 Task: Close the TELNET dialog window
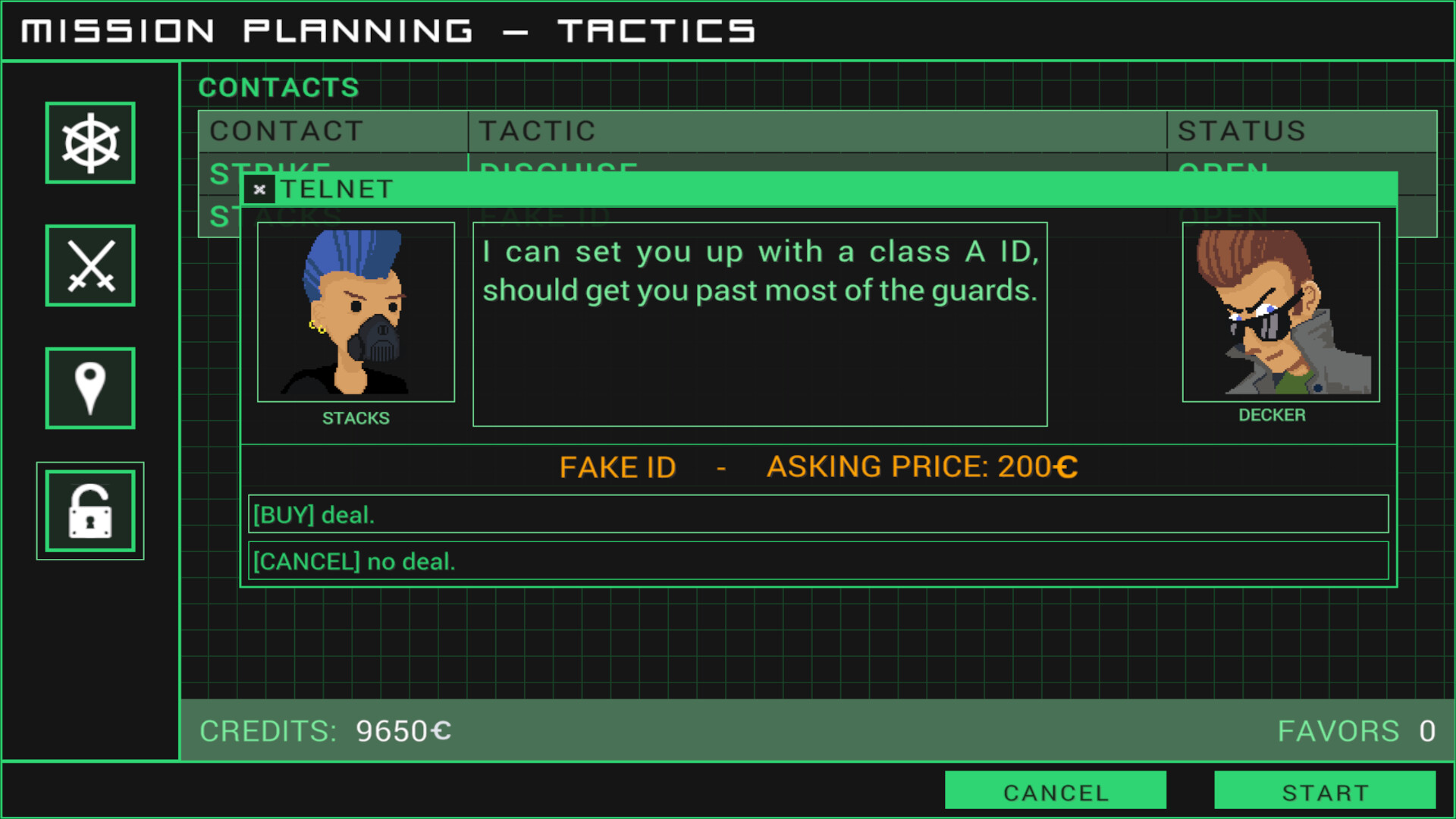pos(260,190)
